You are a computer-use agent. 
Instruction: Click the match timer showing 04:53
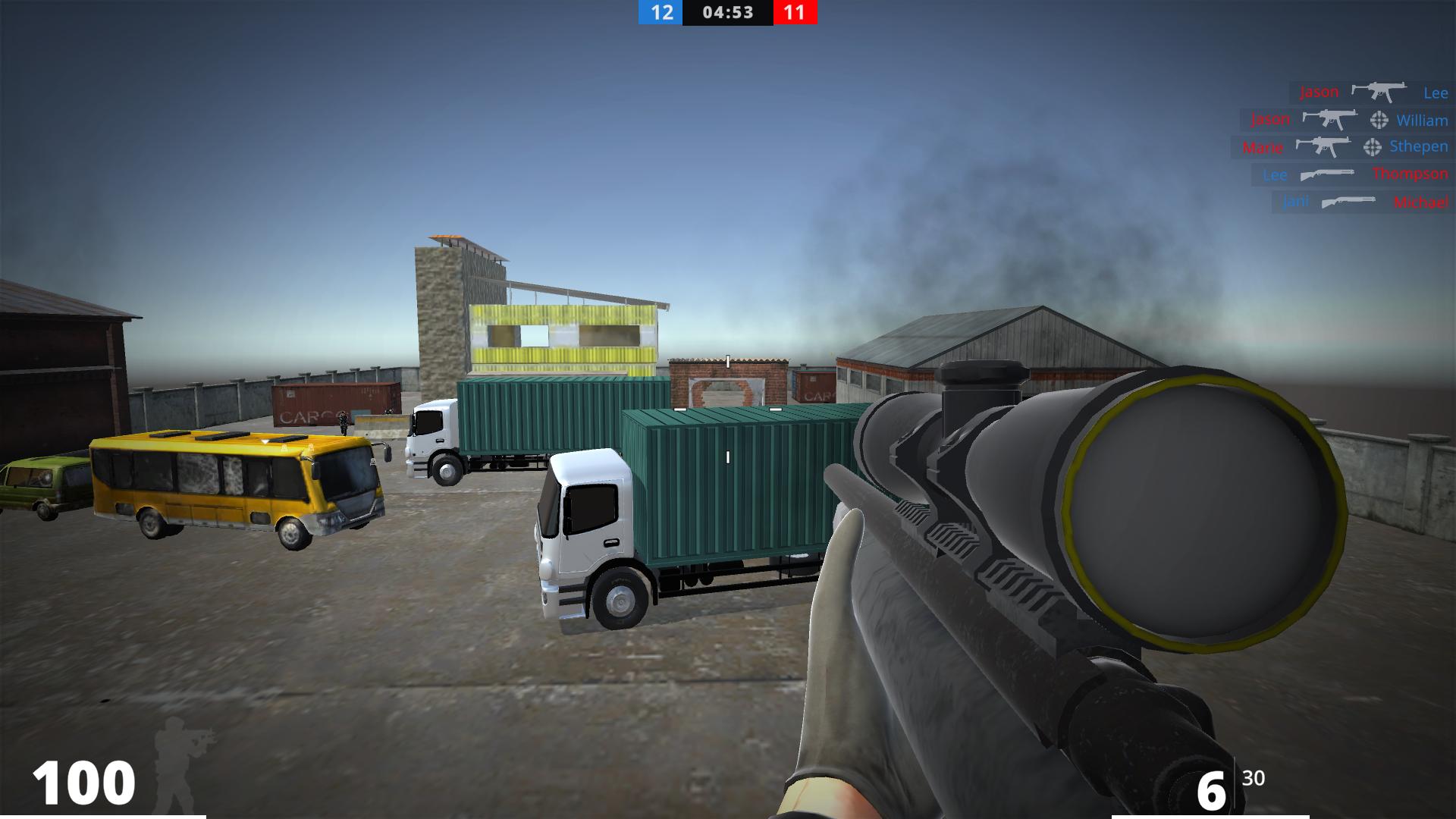click(728, 12)
